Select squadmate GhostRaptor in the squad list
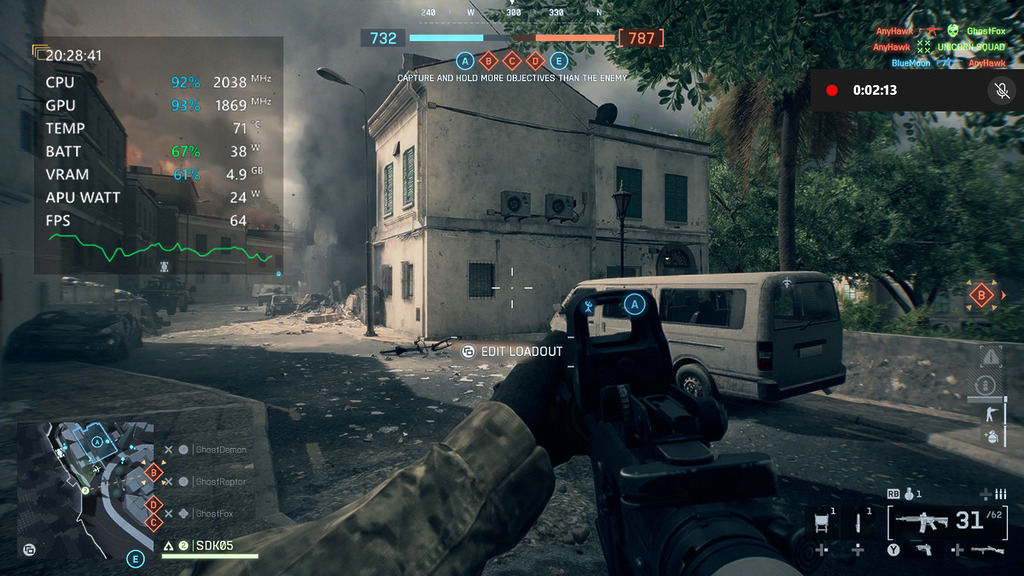 (220, 482)
